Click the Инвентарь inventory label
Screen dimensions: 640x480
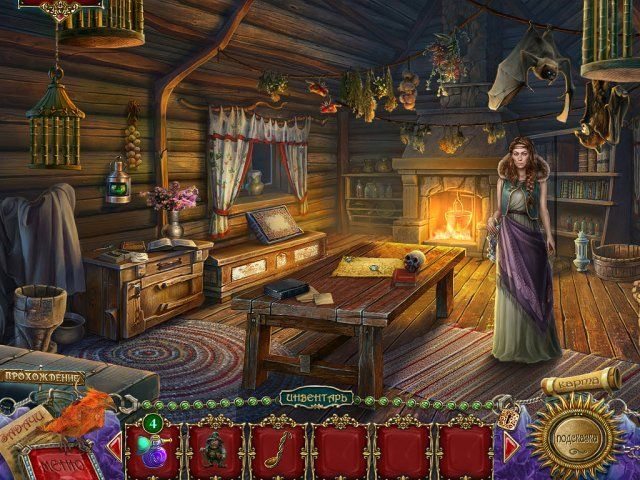tap(316, 398)
